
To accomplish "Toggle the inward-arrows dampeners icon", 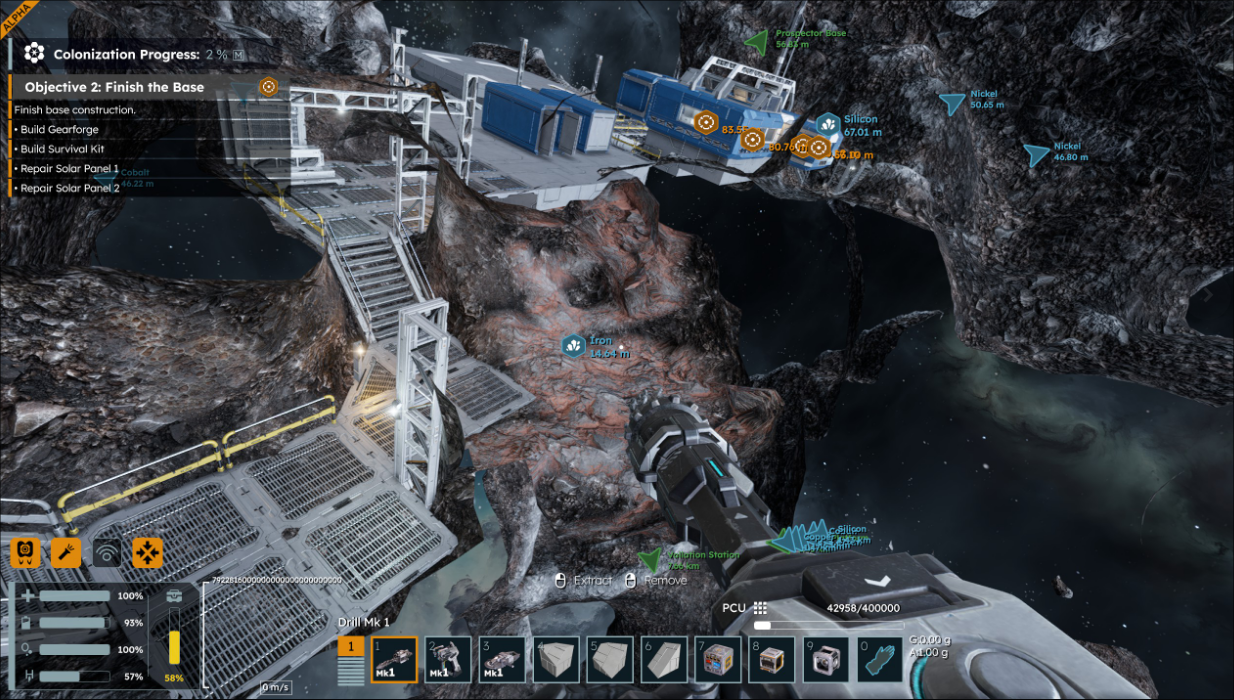I will tap(148, 552).
